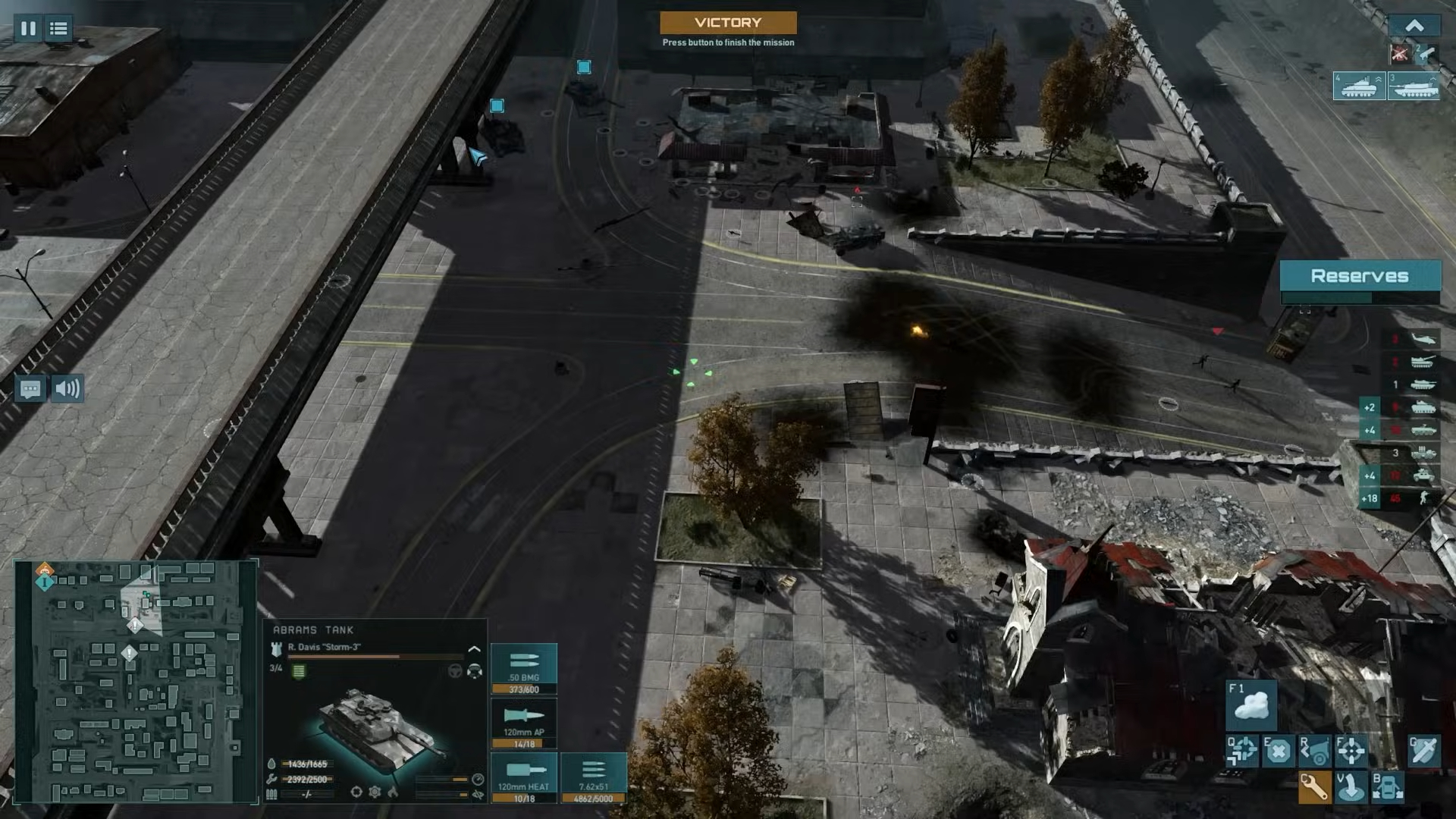Activate the orange wrench repair command

[1313, 786]
